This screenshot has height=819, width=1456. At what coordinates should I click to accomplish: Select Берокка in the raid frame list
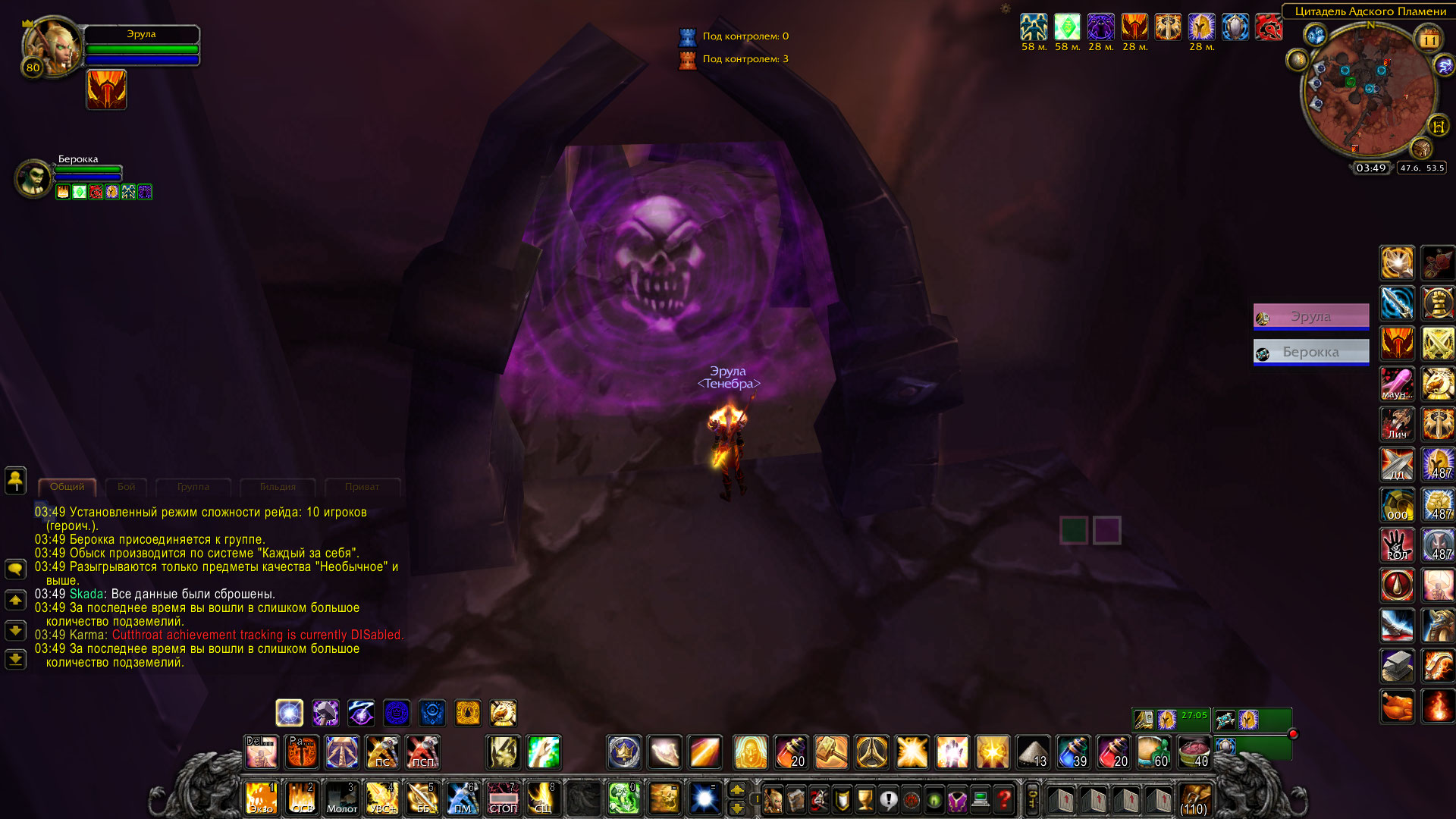1310,352
